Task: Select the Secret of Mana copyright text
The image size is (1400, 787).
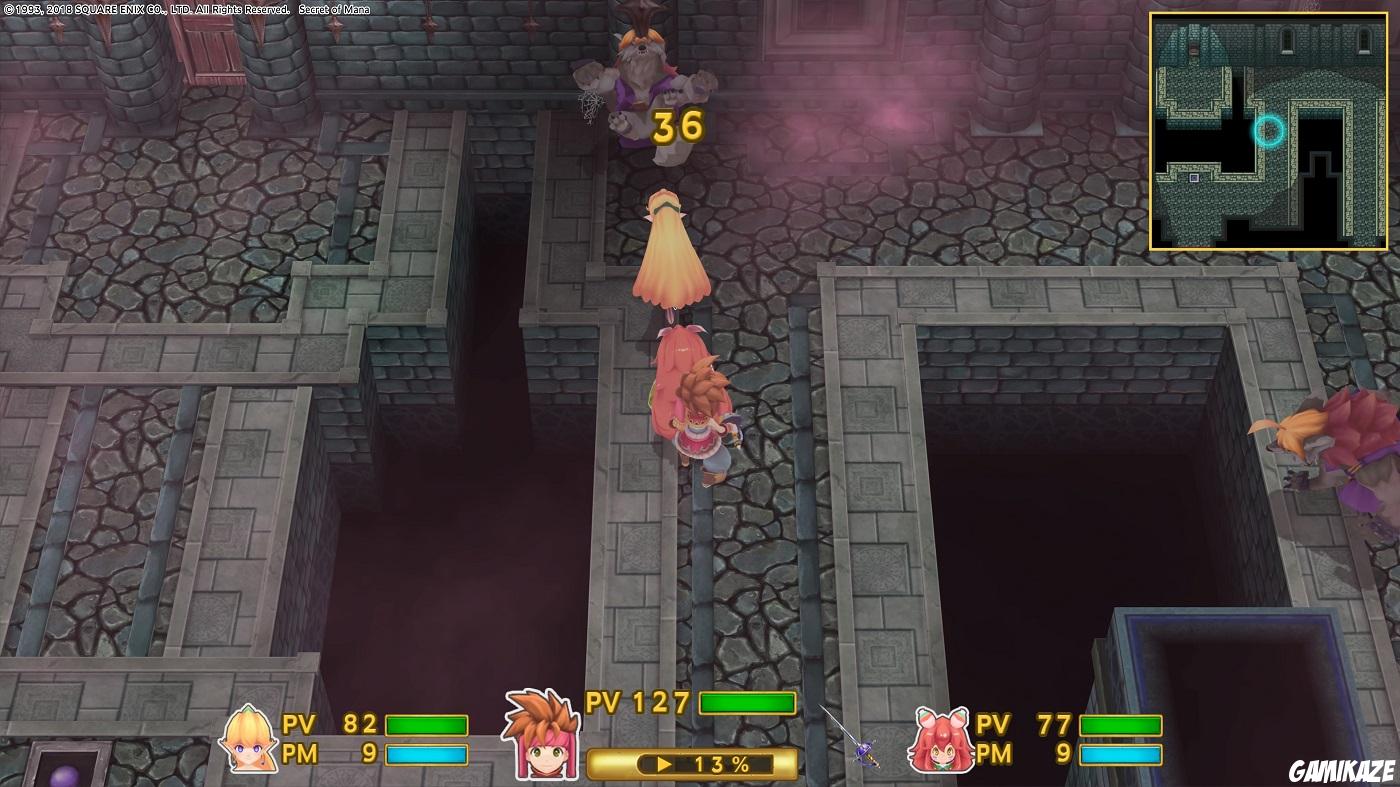Action: [x=185, y=8]
